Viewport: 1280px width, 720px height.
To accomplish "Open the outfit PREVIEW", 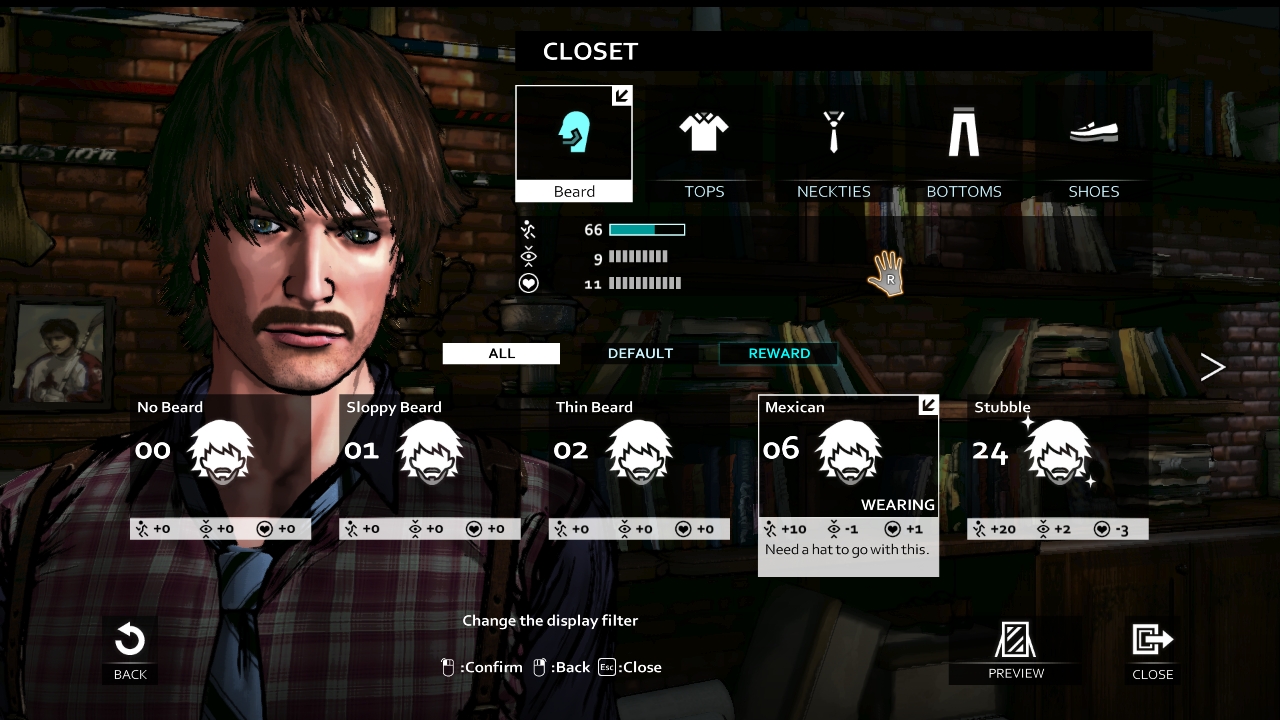I will pos(1016,651).
